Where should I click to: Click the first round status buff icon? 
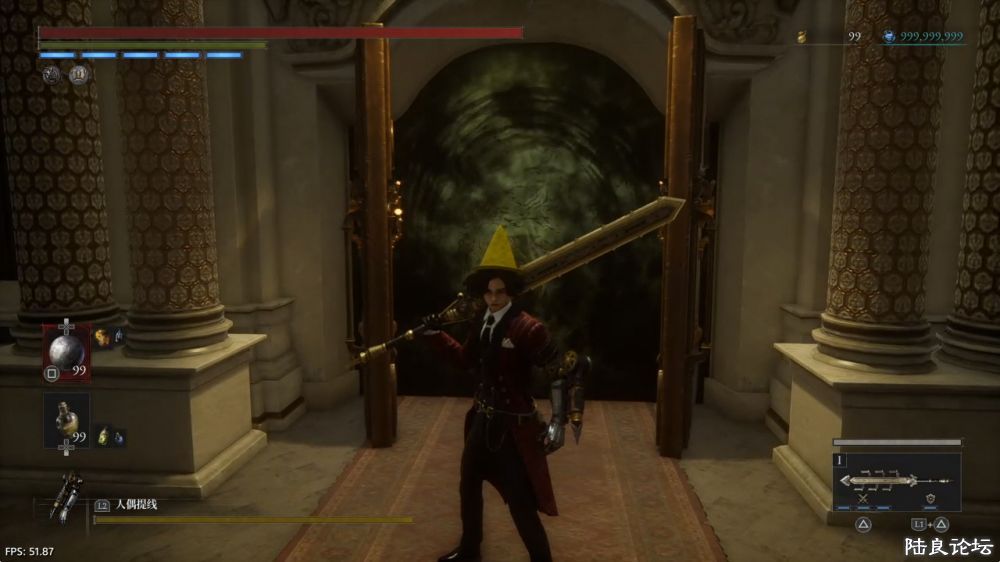coord(52,73)
